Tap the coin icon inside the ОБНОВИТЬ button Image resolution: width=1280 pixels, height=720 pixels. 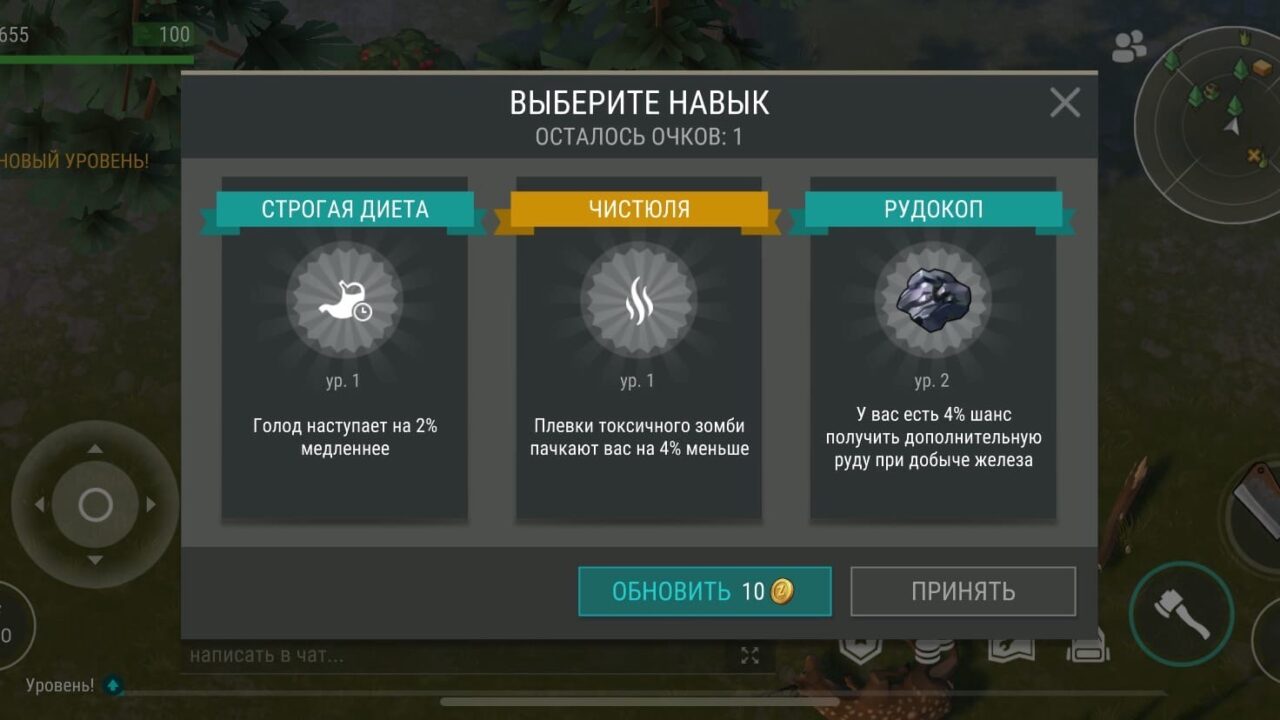coord(780,591)
